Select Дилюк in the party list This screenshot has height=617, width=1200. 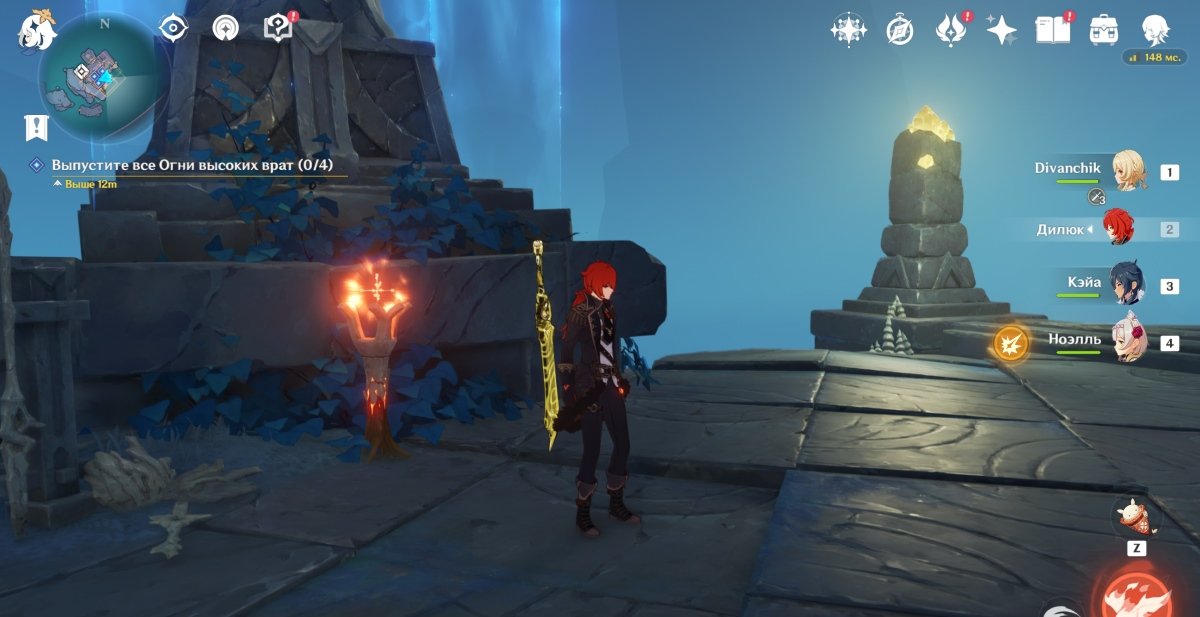1117,229
